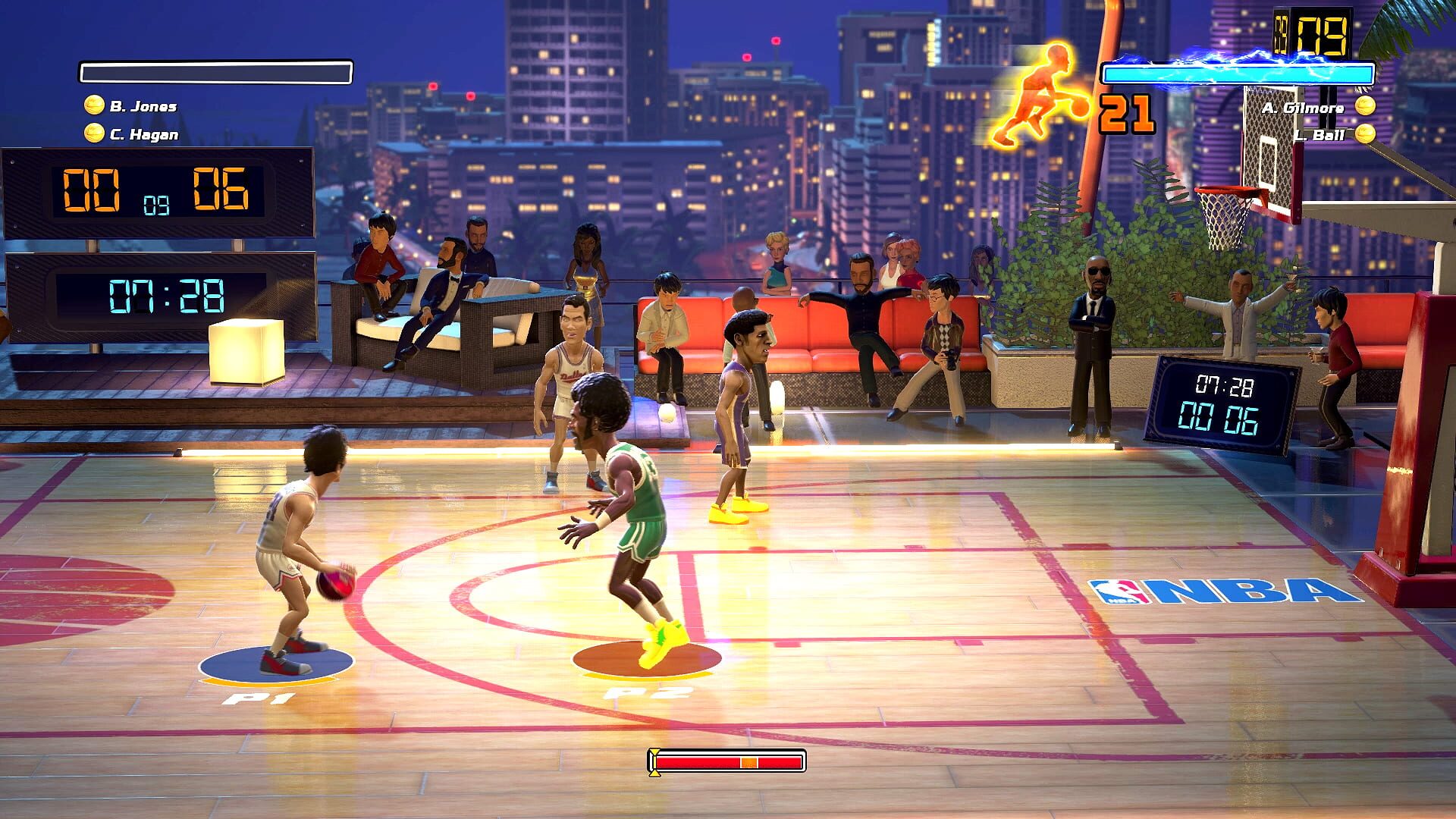Screen dimensions: 1456x819
Task: Open the B. Jones player name label
Action: 146,105
